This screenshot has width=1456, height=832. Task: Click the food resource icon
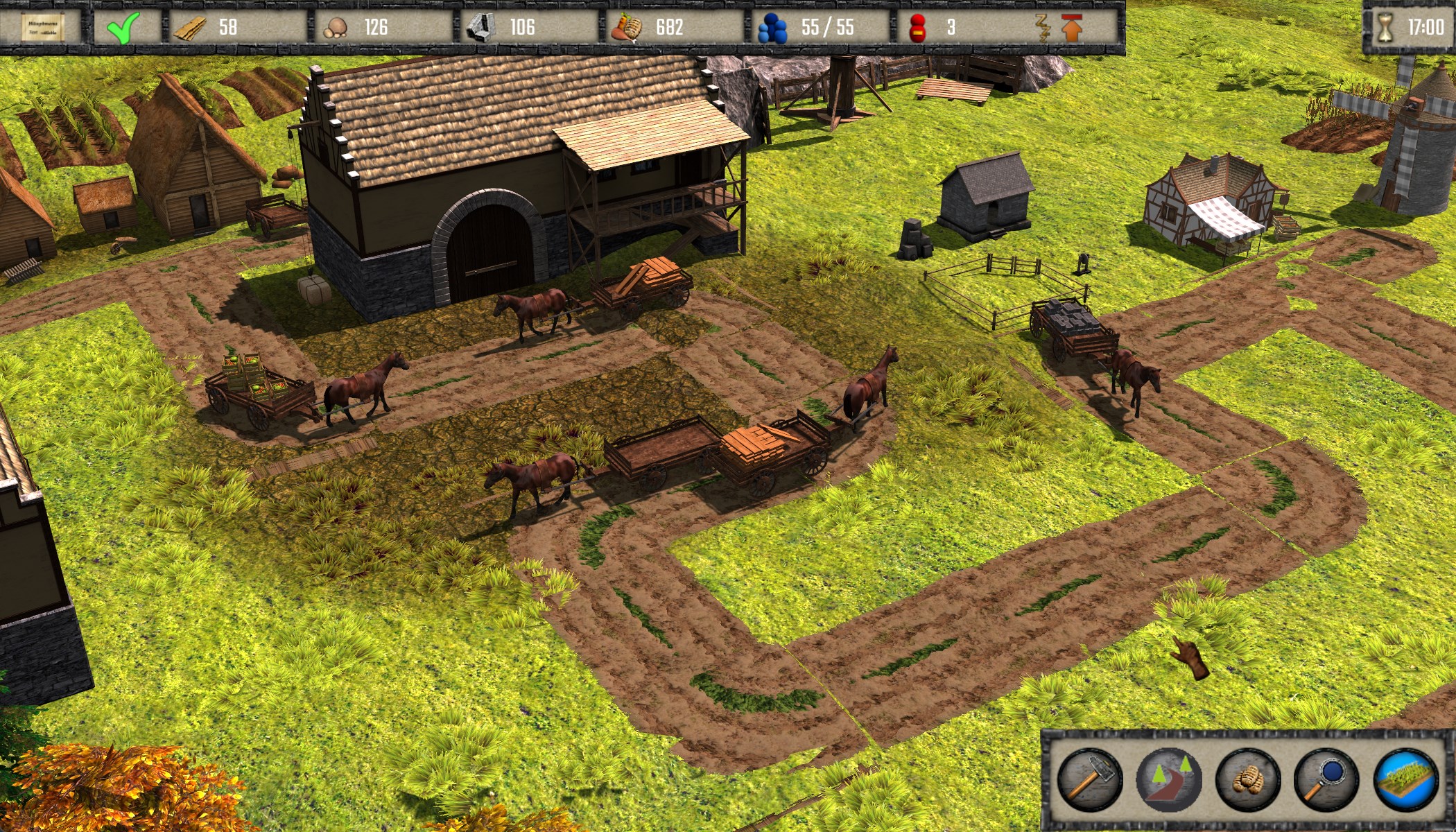(x=627, y=28)
